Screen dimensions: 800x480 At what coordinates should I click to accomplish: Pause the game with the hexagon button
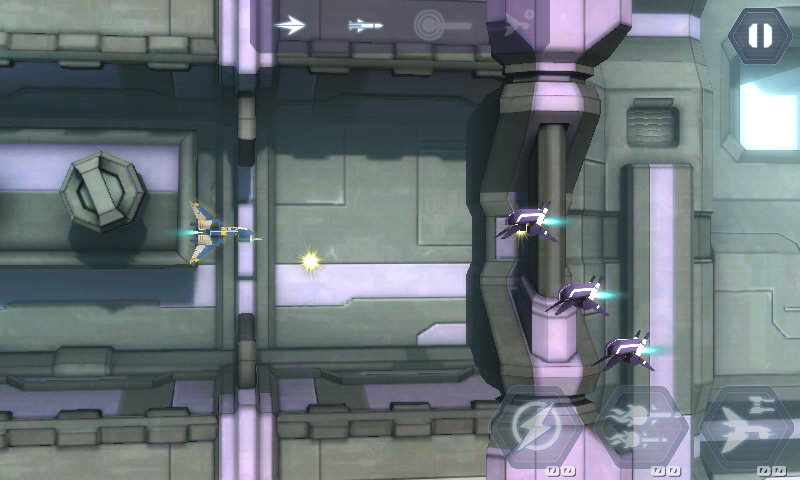point(760,36)
